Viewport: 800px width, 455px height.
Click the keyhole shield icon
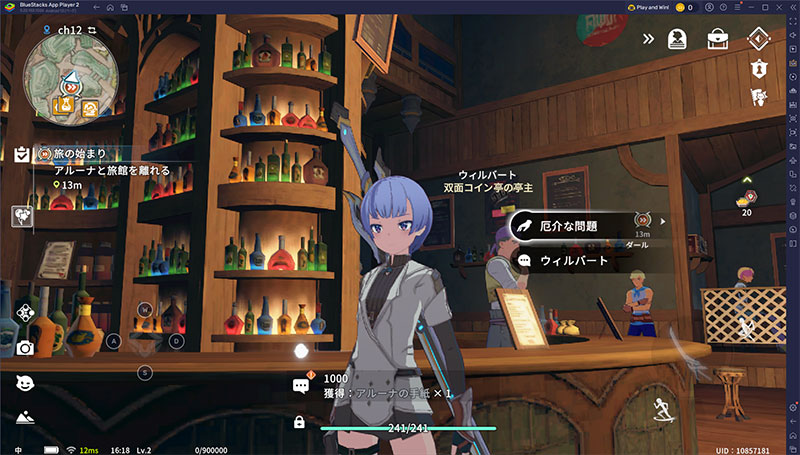point(757,69)
